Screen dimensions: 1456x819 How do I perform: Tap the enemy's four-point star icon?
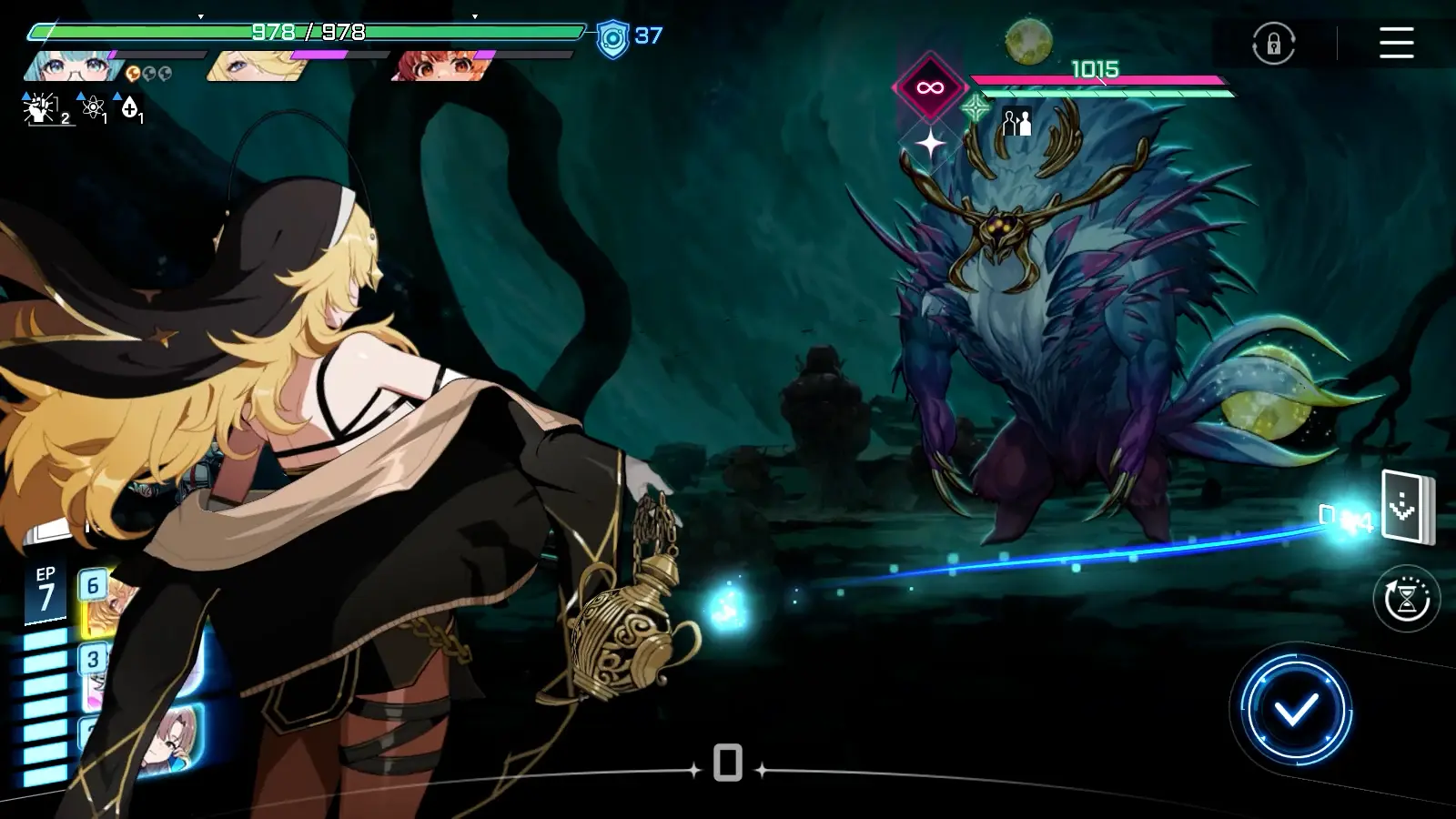930,144
